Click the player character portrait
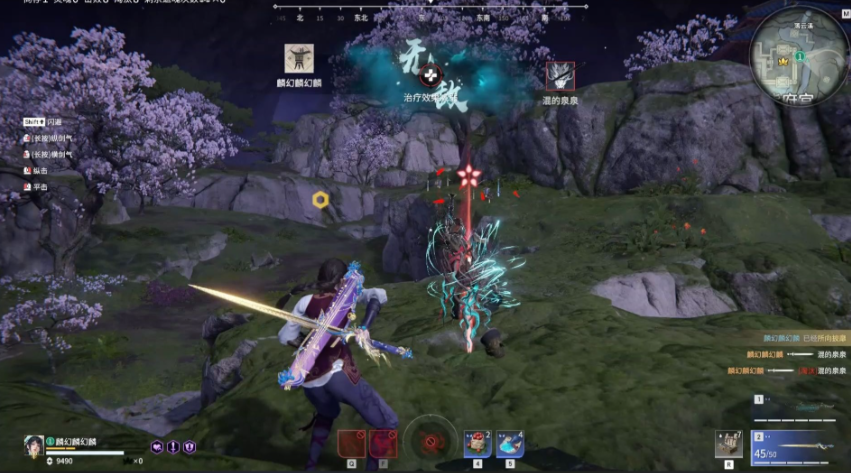This screenshot has width=851, height=473. pos(33,446)
